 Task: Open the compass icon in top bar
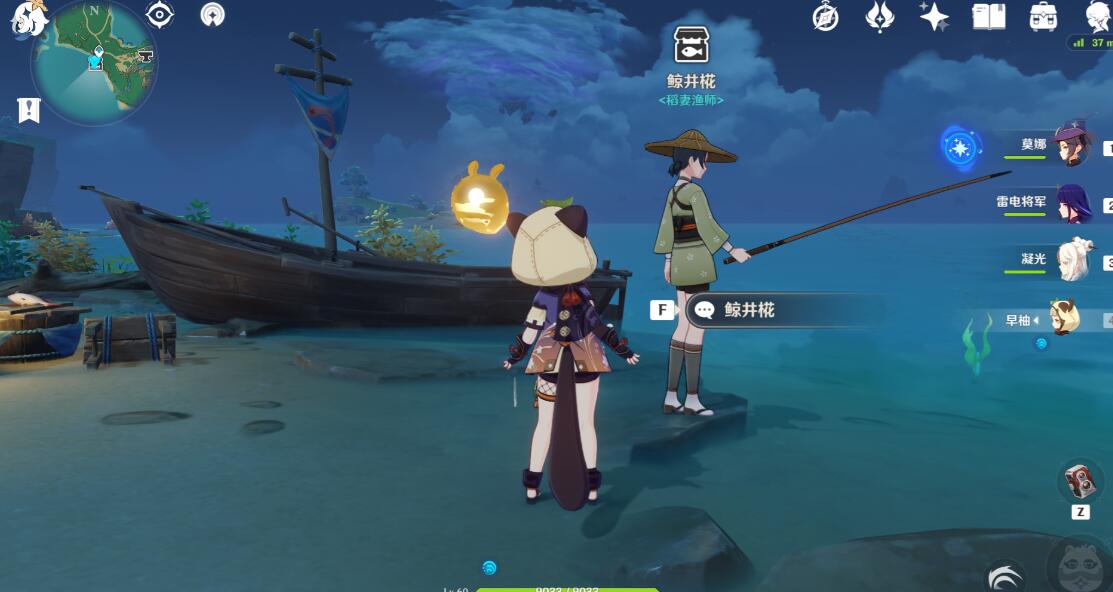(826, 16)
